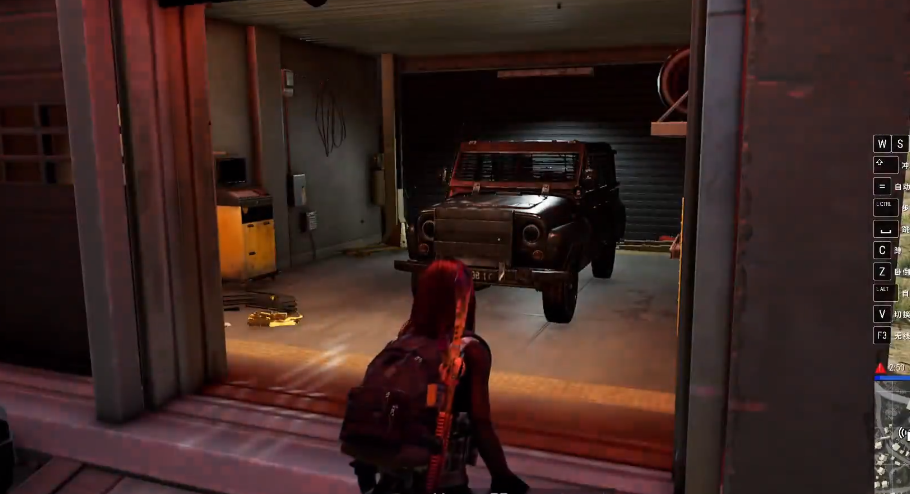910x494 pixels.
Task: Click the minimap in the corner
Action: tap(892, 438)
